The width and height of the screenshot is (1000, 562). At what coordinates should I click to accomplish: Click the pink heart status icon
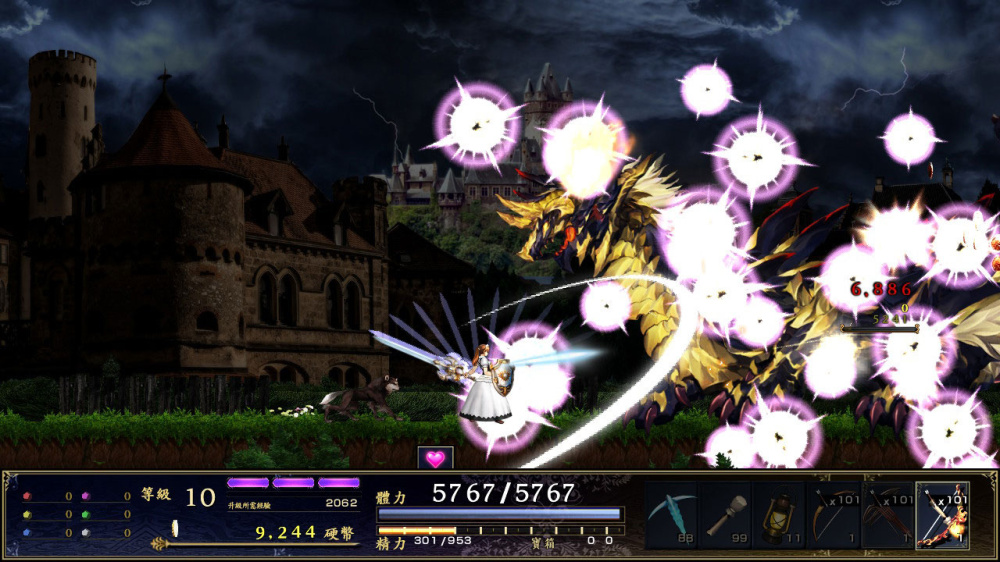[x=435, y=459]
